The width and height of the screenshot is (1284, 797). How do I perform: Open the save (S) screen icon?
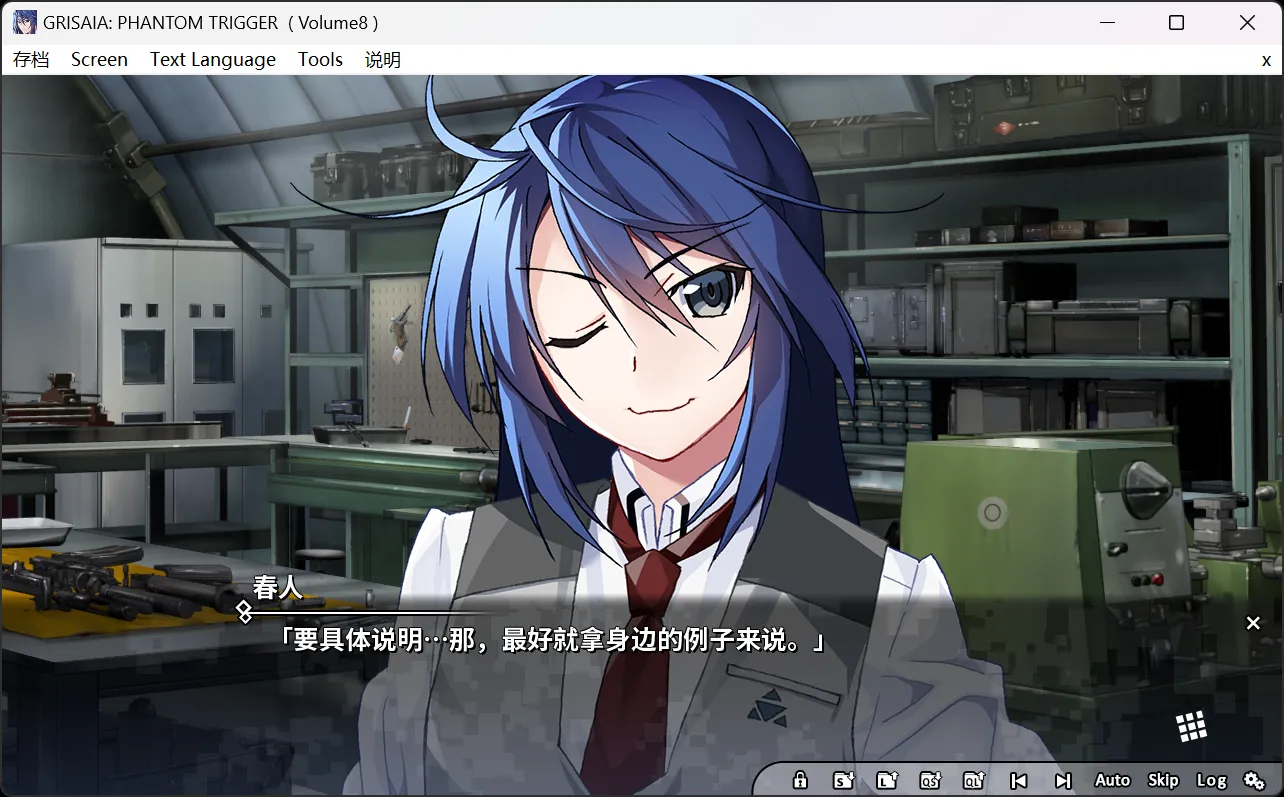(x=843, y=780)
